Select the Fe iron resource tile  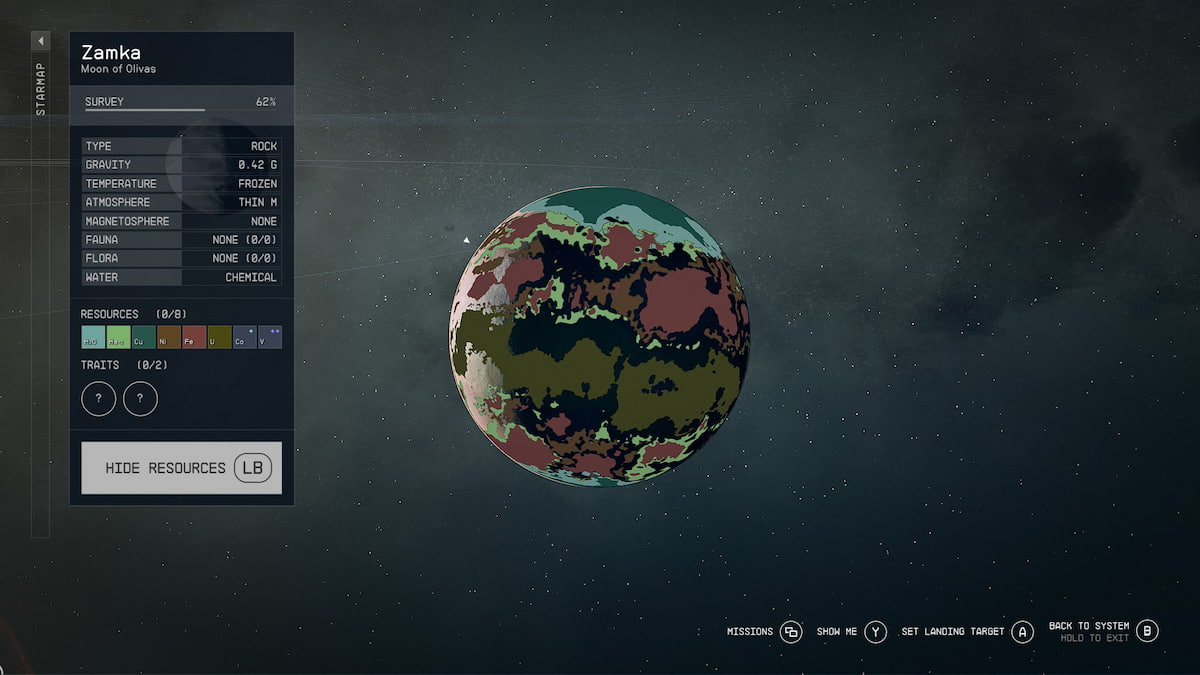[x=194, y=337]
